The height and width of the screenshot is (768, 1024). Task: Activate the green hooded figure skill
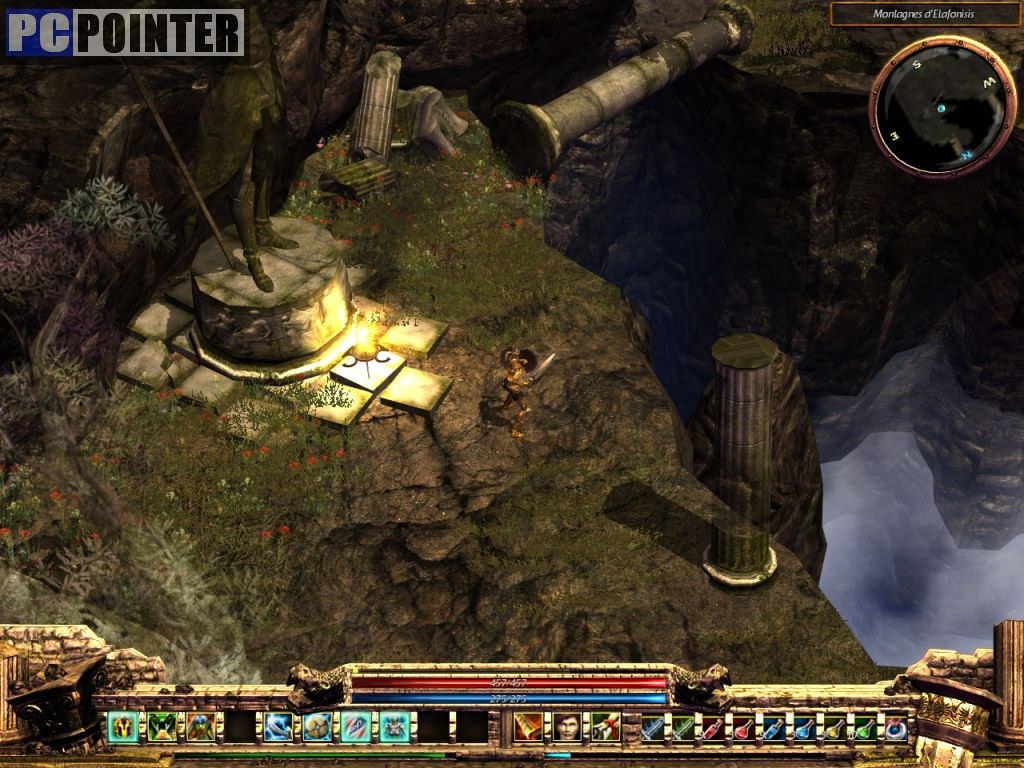tap(201, 726)
